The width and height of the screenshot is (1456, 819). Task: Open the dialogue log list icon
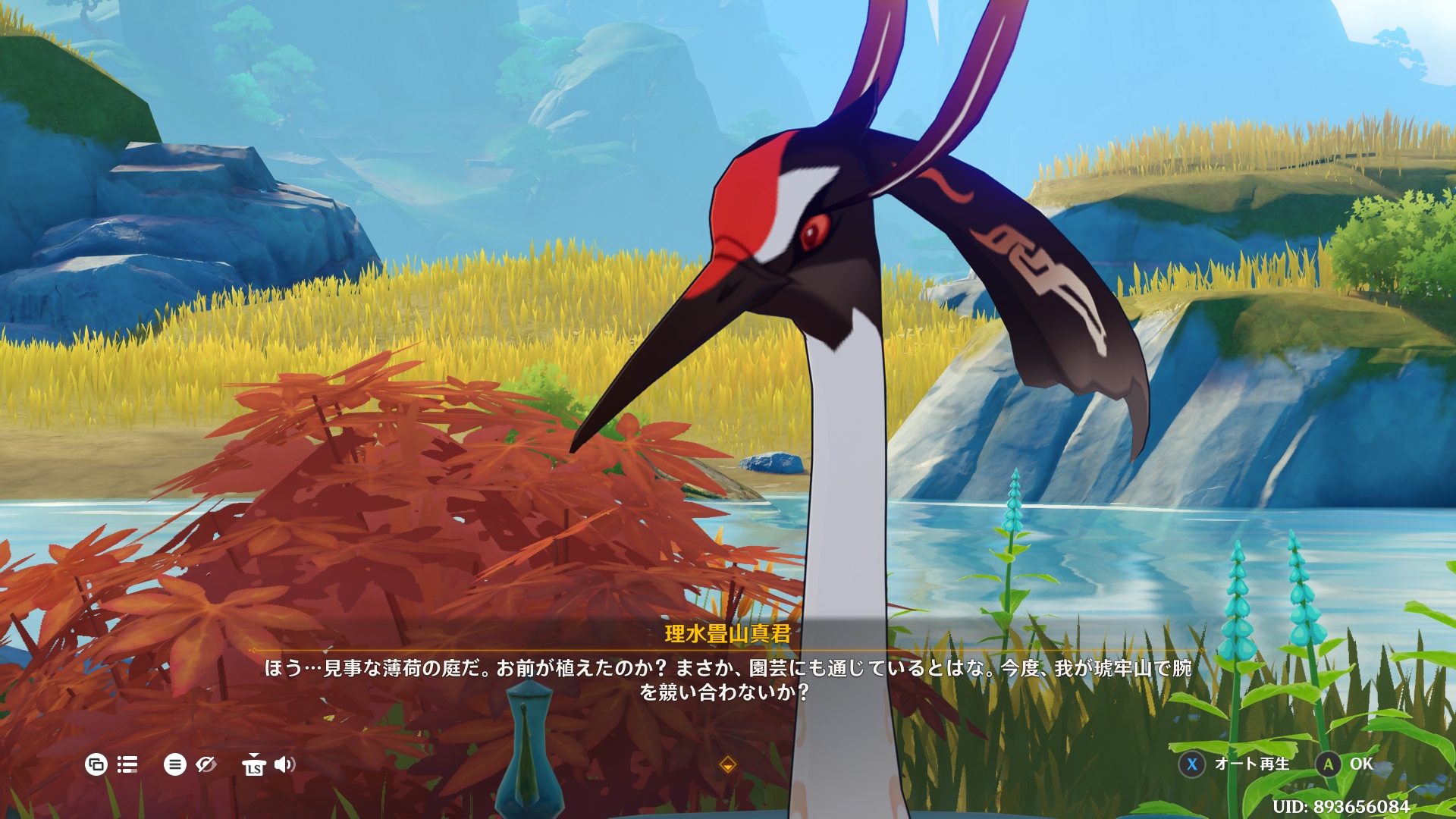(x=127, y=764)
